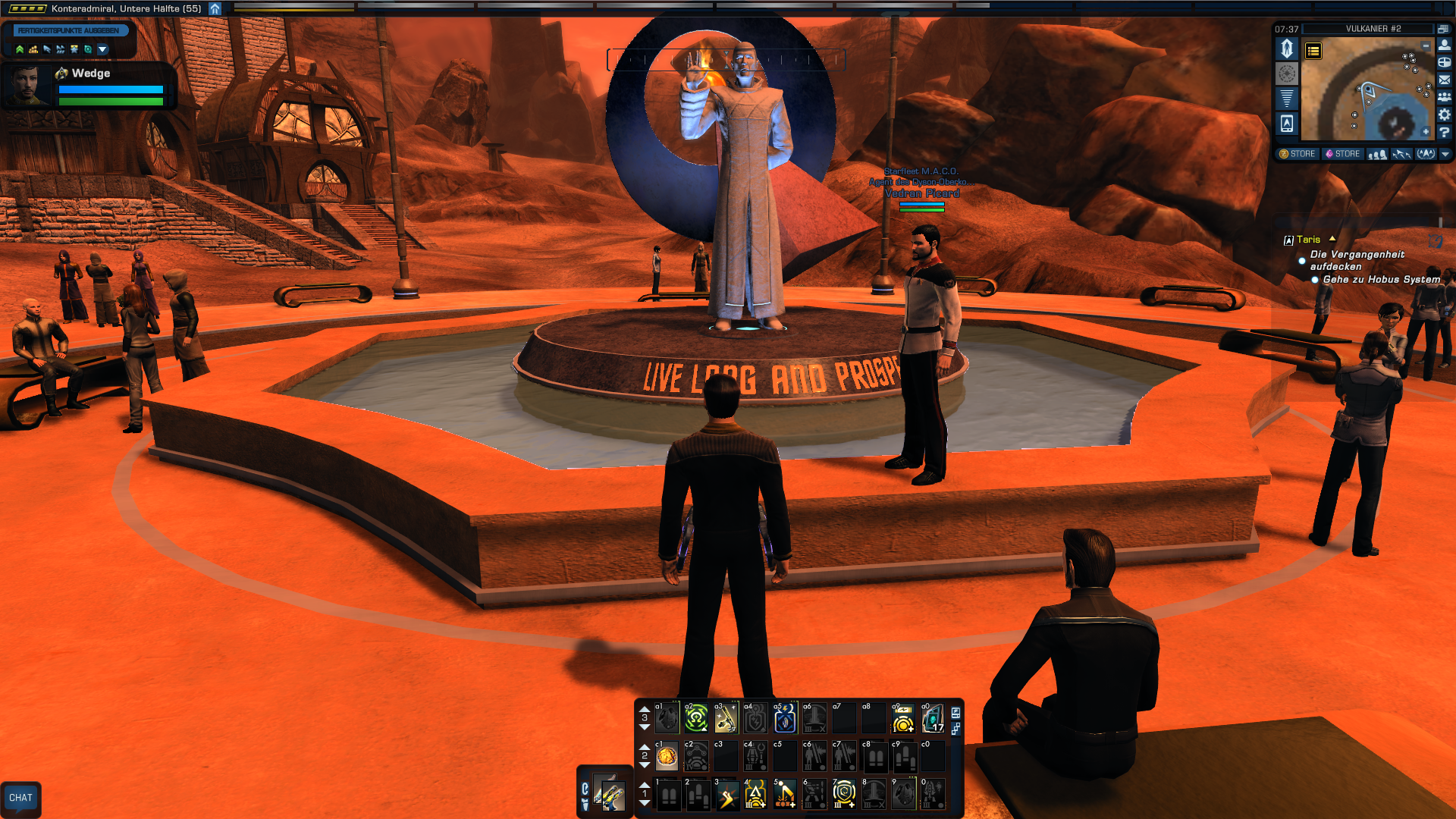Activate the green omega ability in slot a2
Screen dimensions: 1456x819
coord(696,718)
